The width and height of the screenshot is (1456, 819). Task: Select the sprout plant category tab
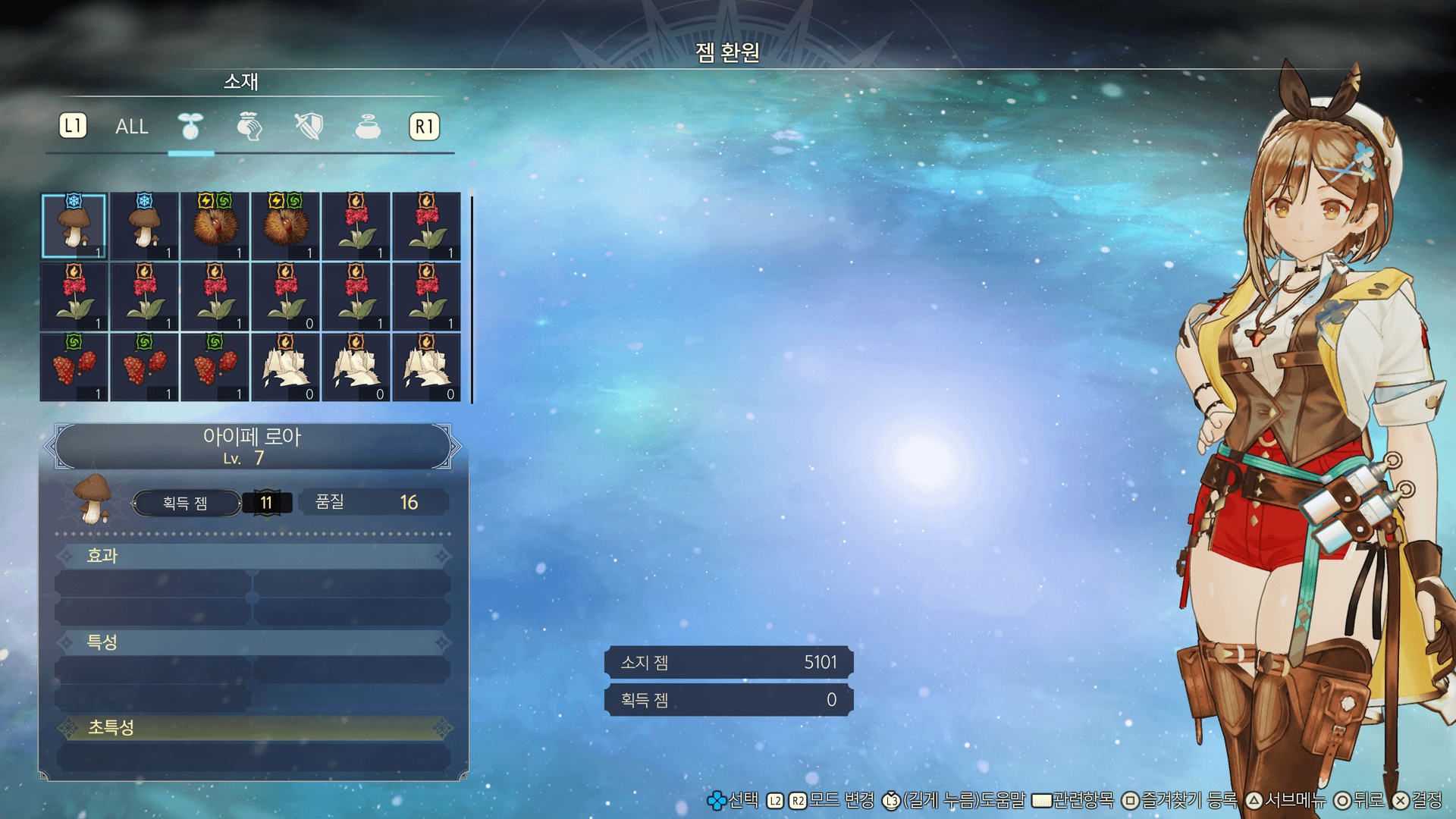pyautogui.click(x=190, y=127)
